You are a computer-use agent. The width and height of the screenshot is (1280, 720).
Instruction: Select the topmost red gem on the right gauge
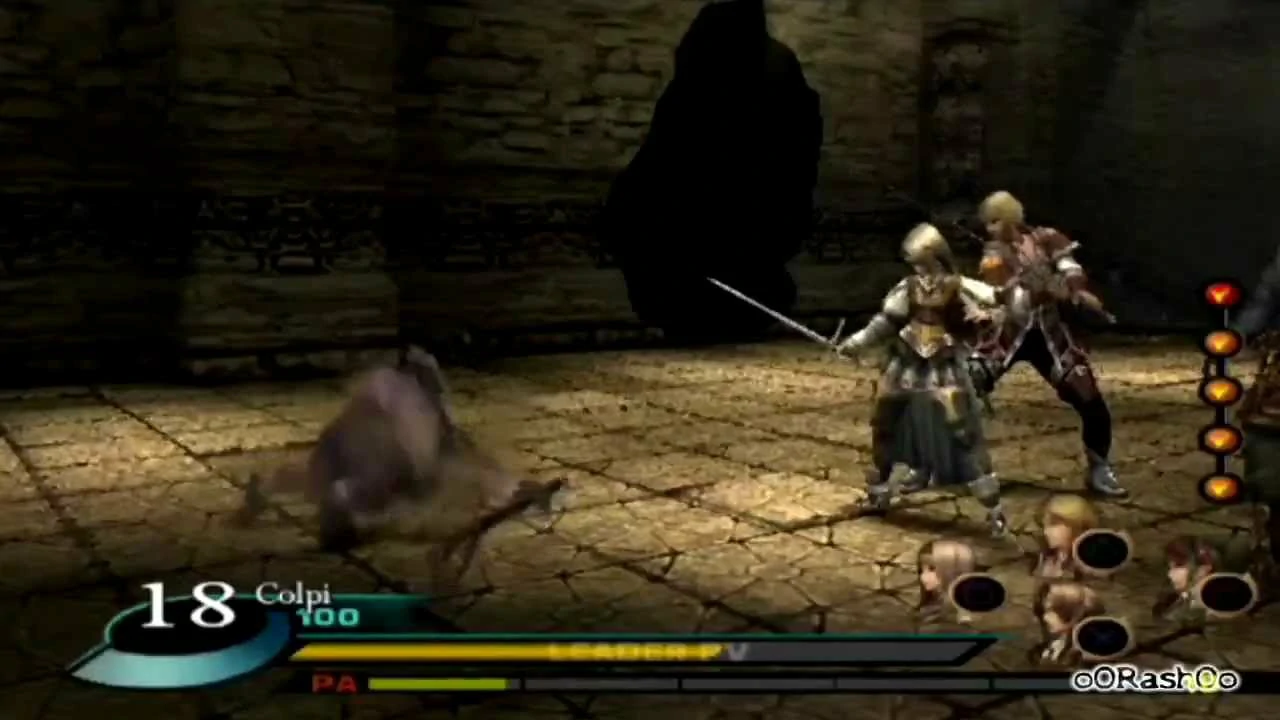(x=1222, y=293)
